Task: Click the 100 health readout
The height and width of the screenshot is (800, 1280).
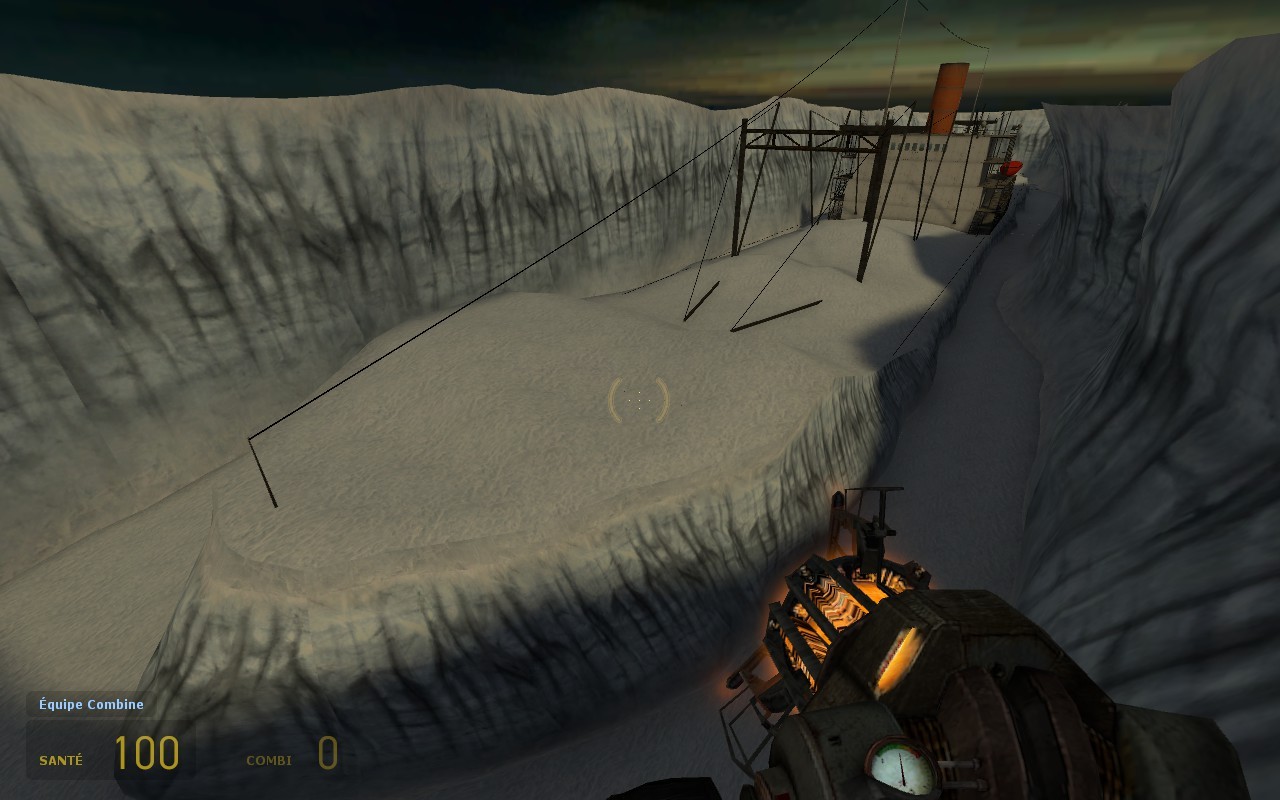Action: coord(146,753)
